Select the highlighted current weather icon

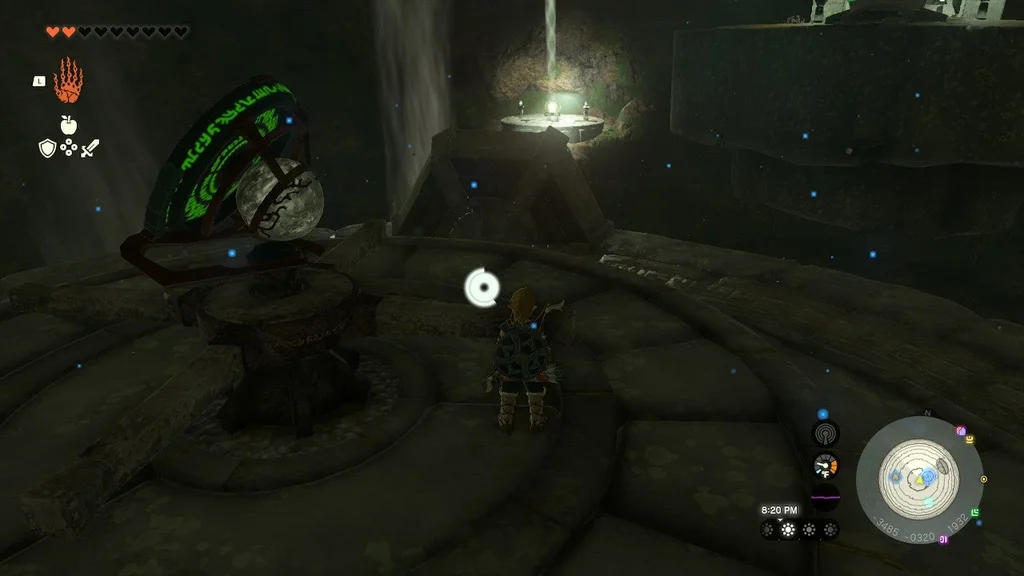(x=788, y=529)
